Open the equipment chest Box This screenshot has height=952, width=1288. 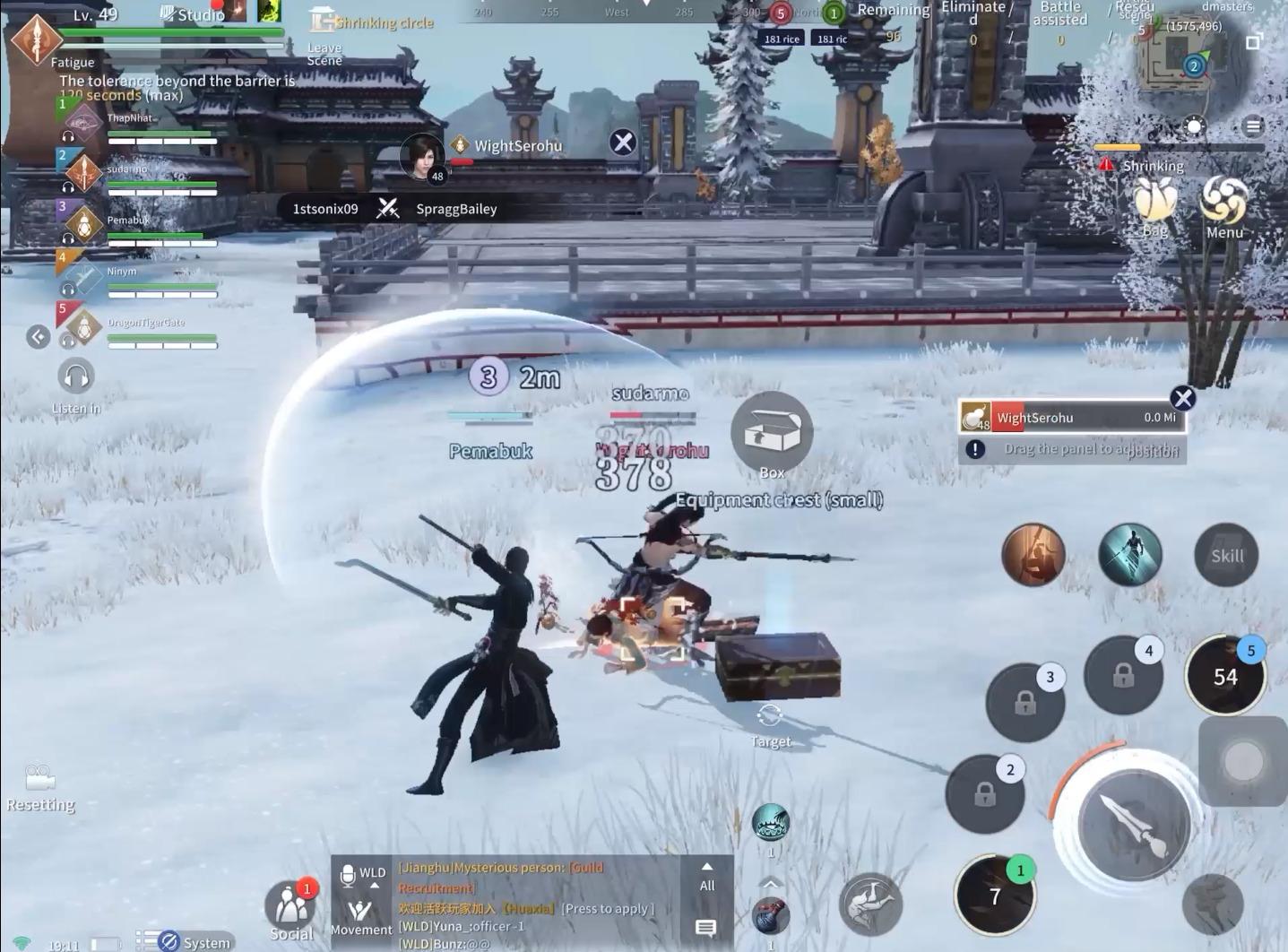tap(771, 434)
